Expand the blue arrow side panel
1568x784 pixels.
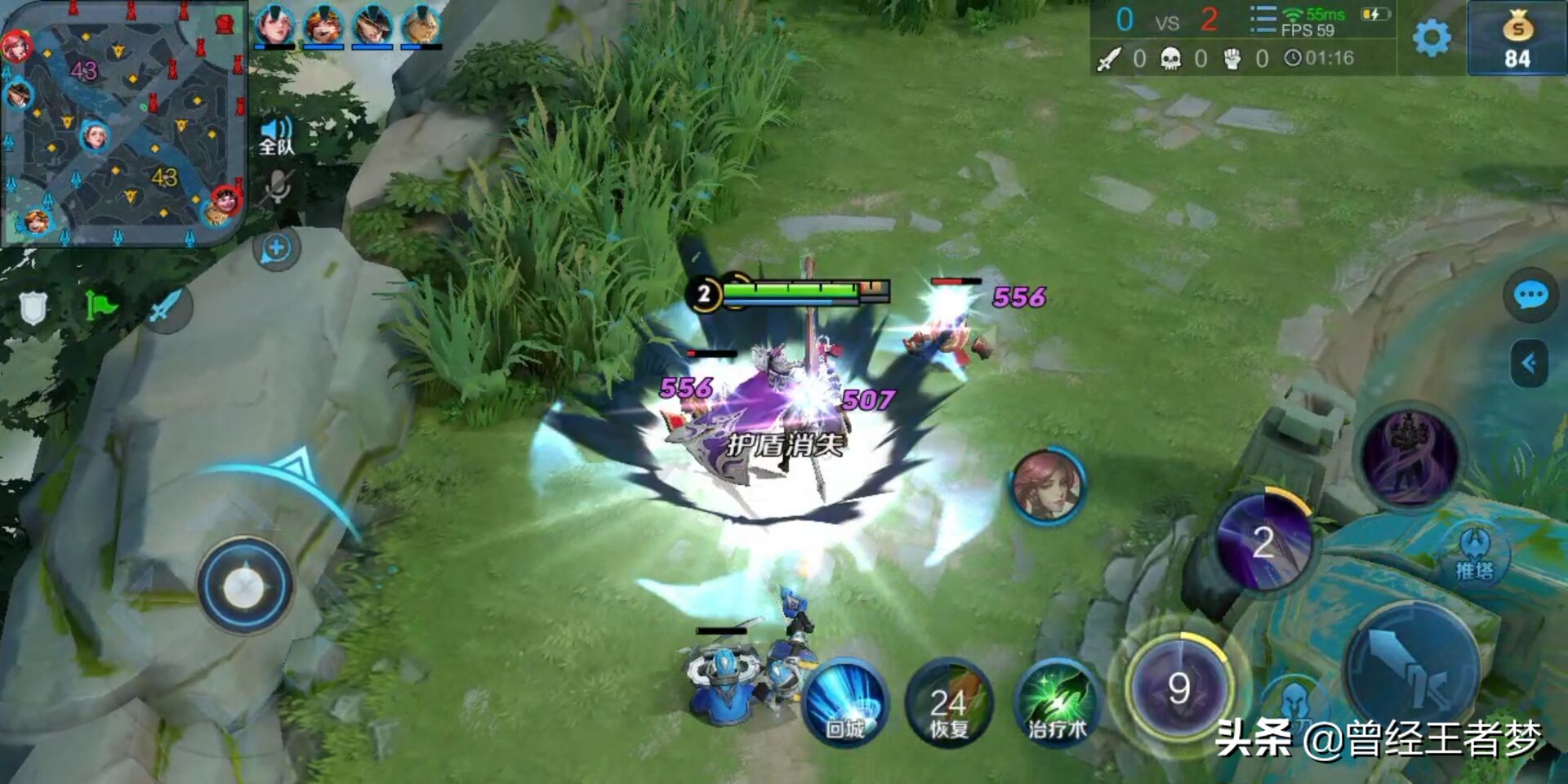pyautogui.click(x=1530, y=363)
